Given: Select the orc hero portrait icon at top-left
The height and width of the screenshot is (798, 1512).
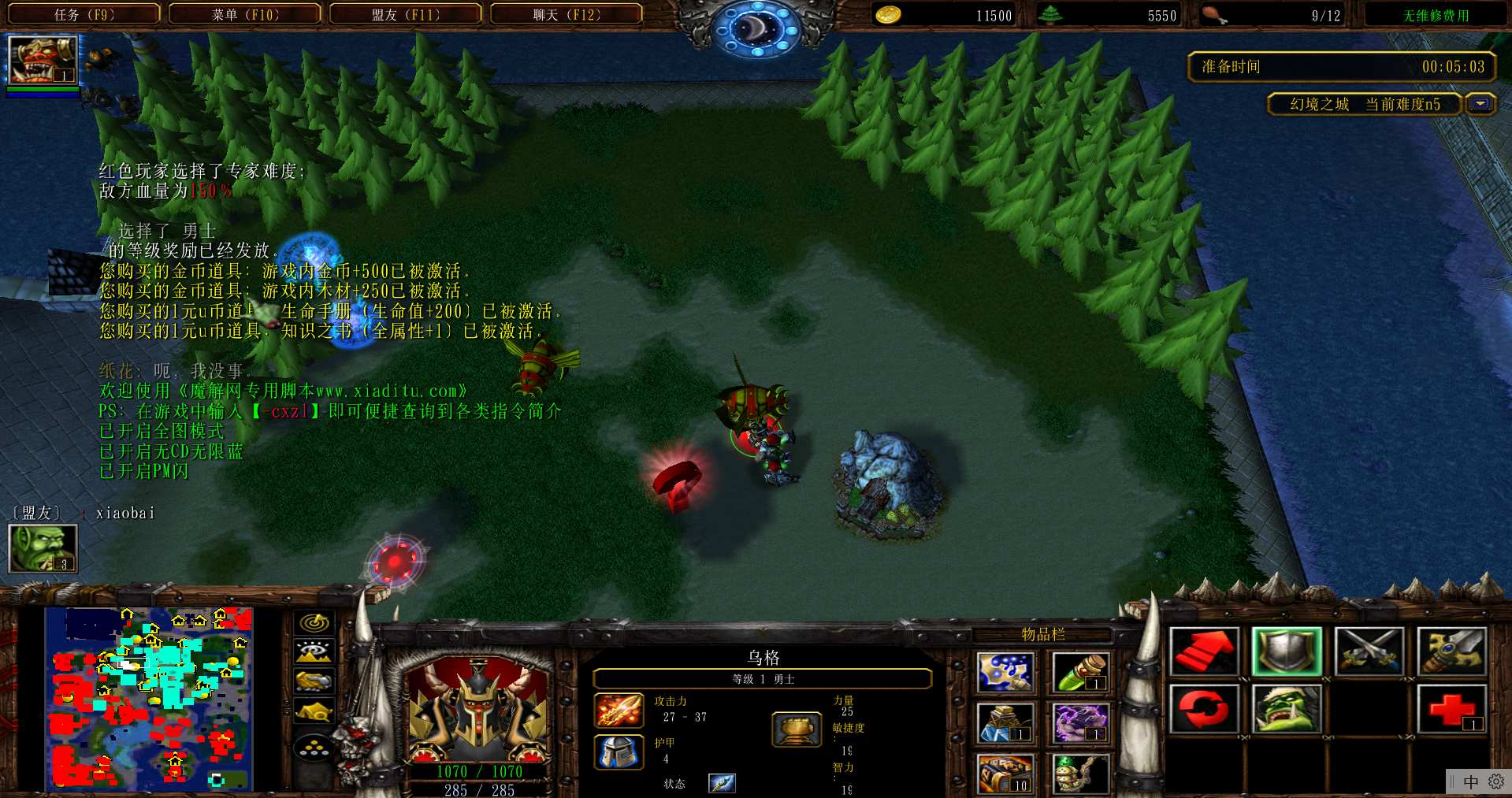Looking at the screenshot, I should [42, 60].
